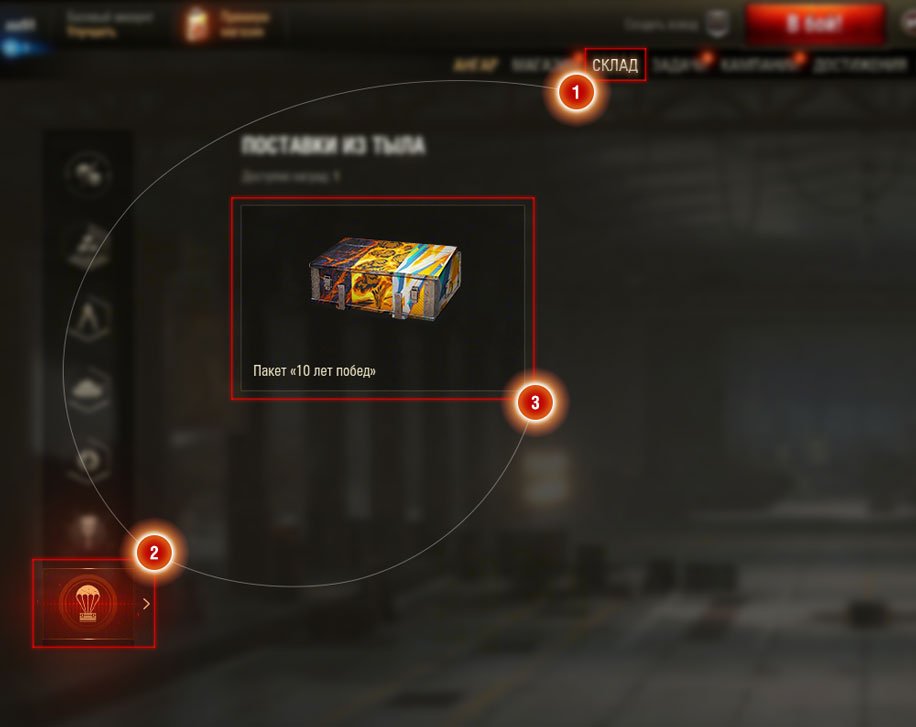
Task: Open the КАМПАНИИ tab
Action: point(761,66)
